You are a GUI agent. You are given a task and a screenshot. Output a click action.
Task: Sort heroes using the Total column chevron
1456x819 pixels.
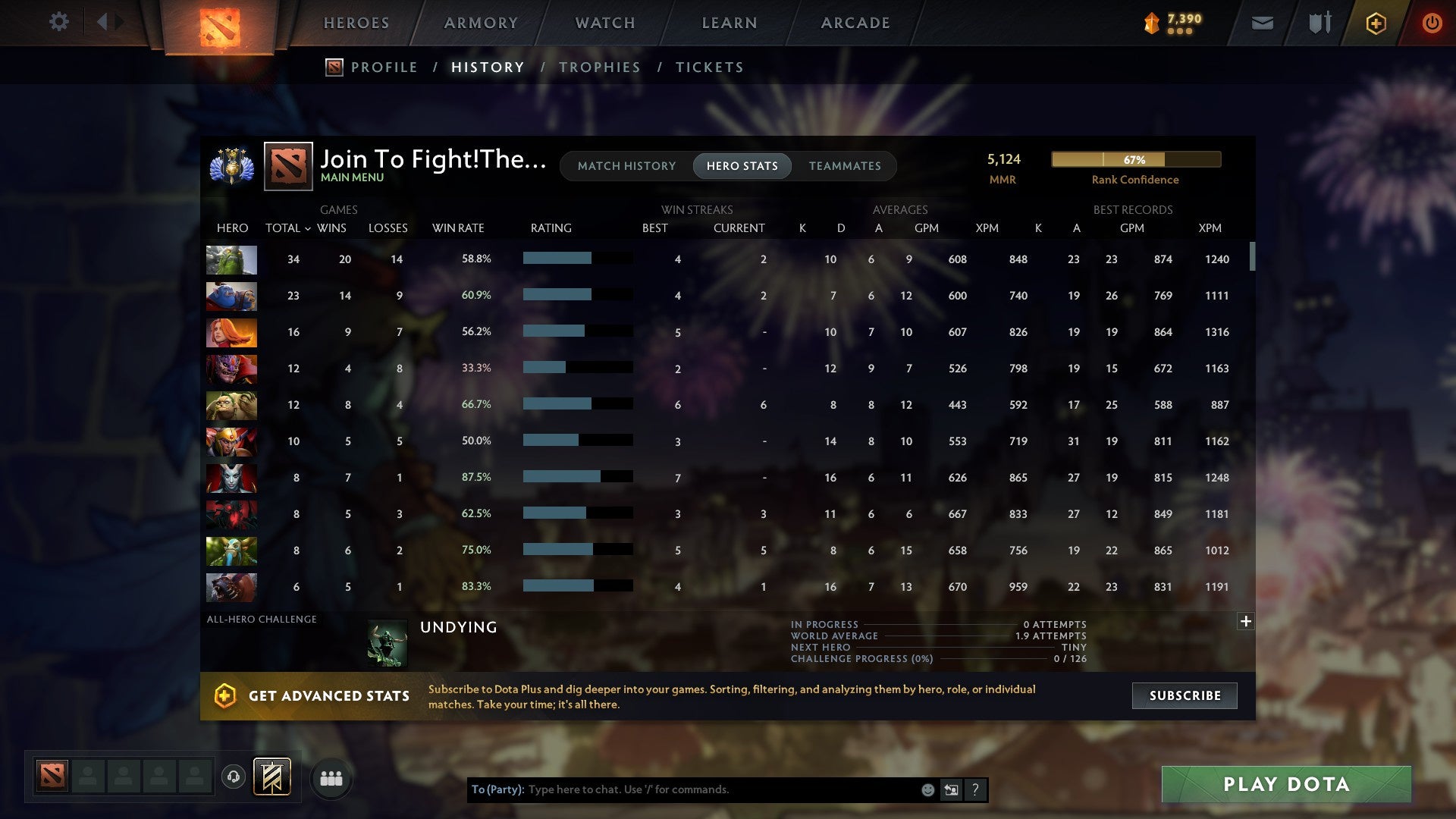point(308,227)
